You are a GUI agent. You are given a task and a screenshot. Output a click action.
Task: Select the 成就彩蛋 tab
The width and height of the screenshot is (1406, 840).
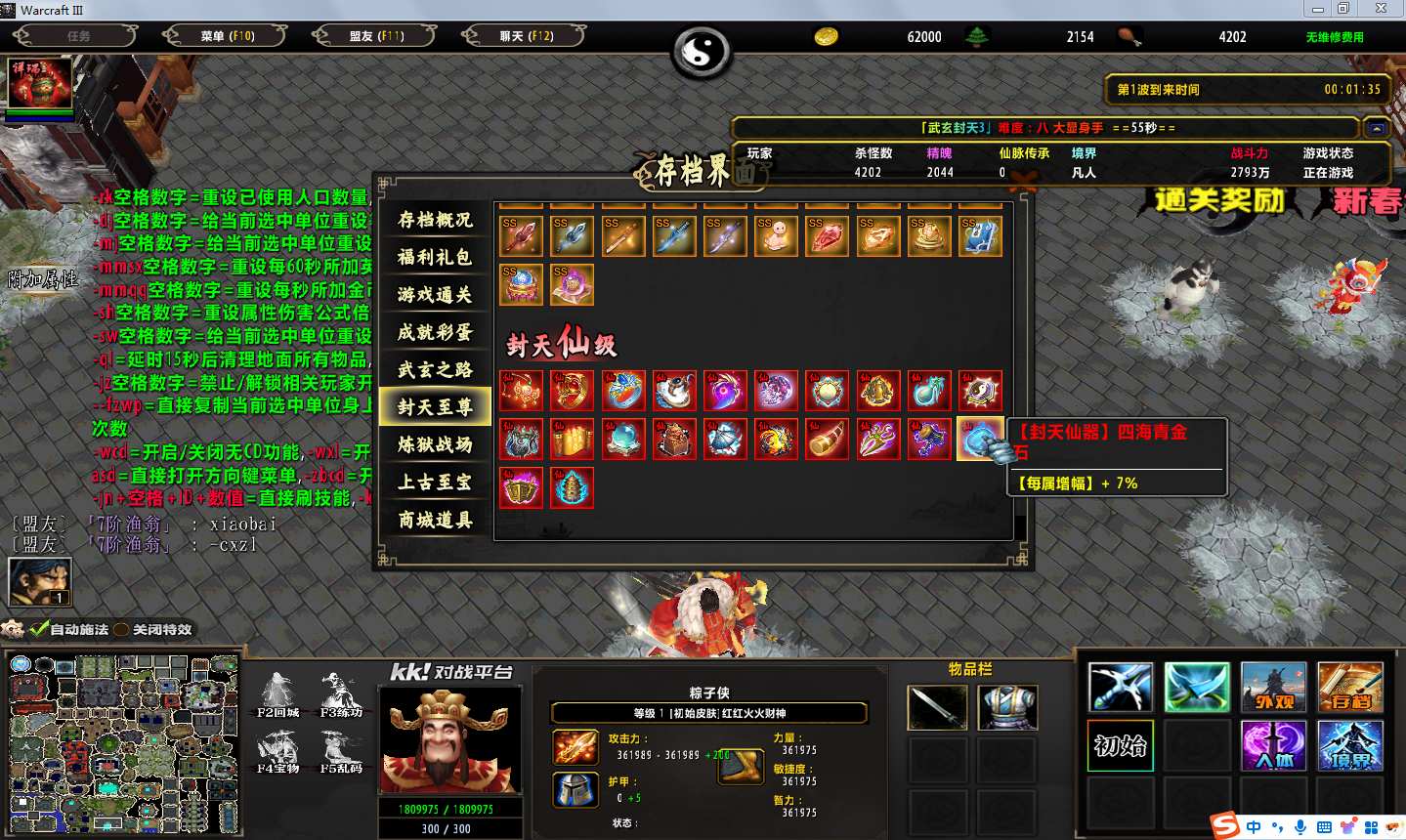click(x=435, y=332)
